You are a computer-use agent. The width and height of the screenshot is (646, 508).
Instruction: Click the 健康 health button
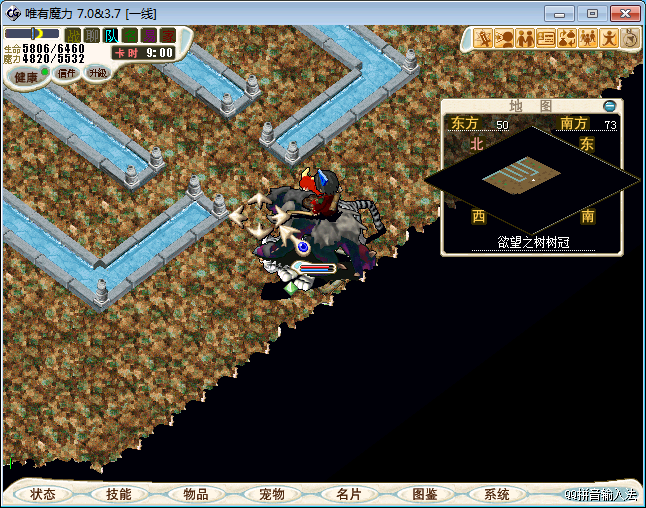click(x=27, y=77)
